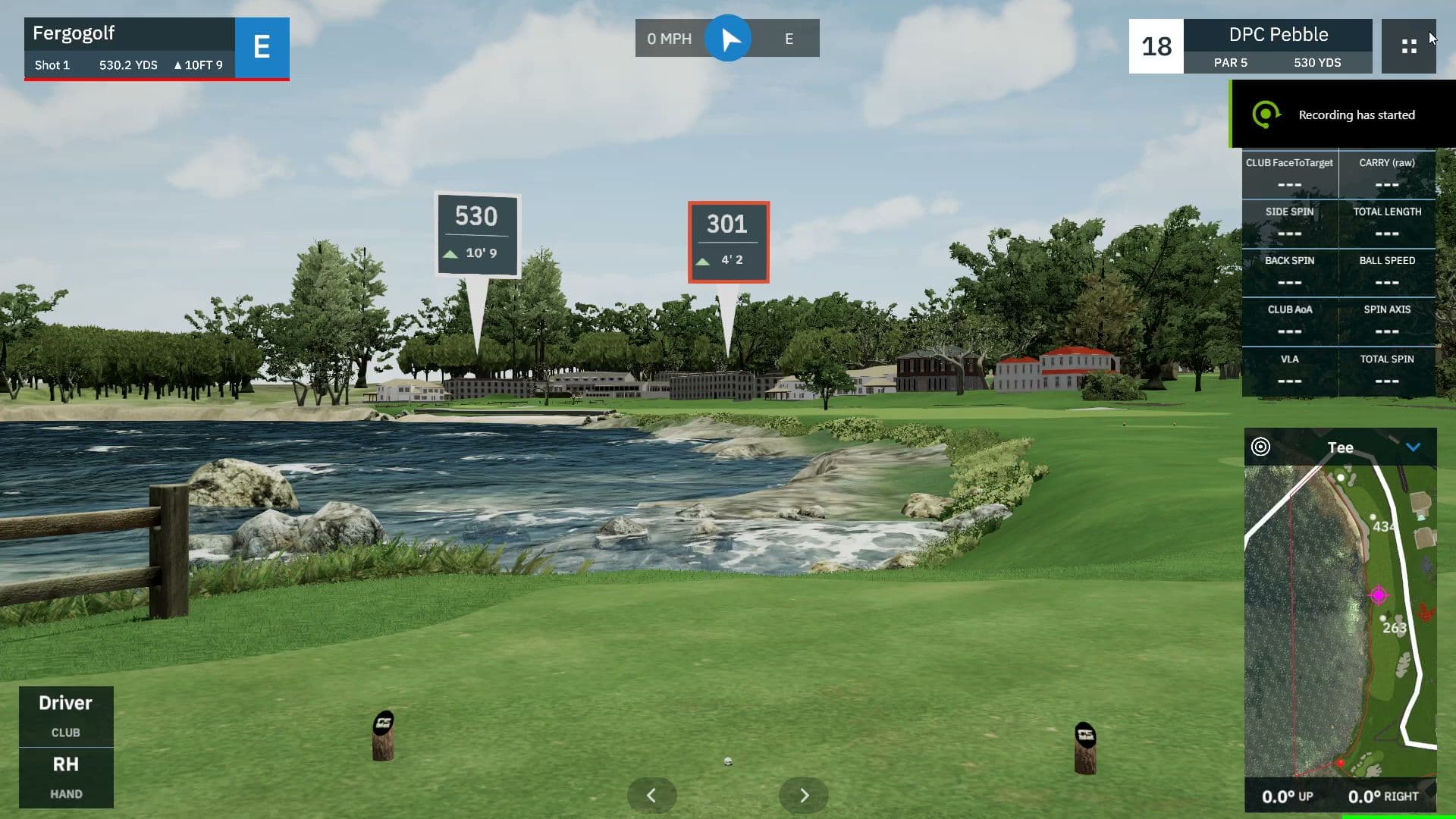Click the left tee marker on the ground
The width and height of the screenshot is (1456, 819).
click(x=381, y=734)
